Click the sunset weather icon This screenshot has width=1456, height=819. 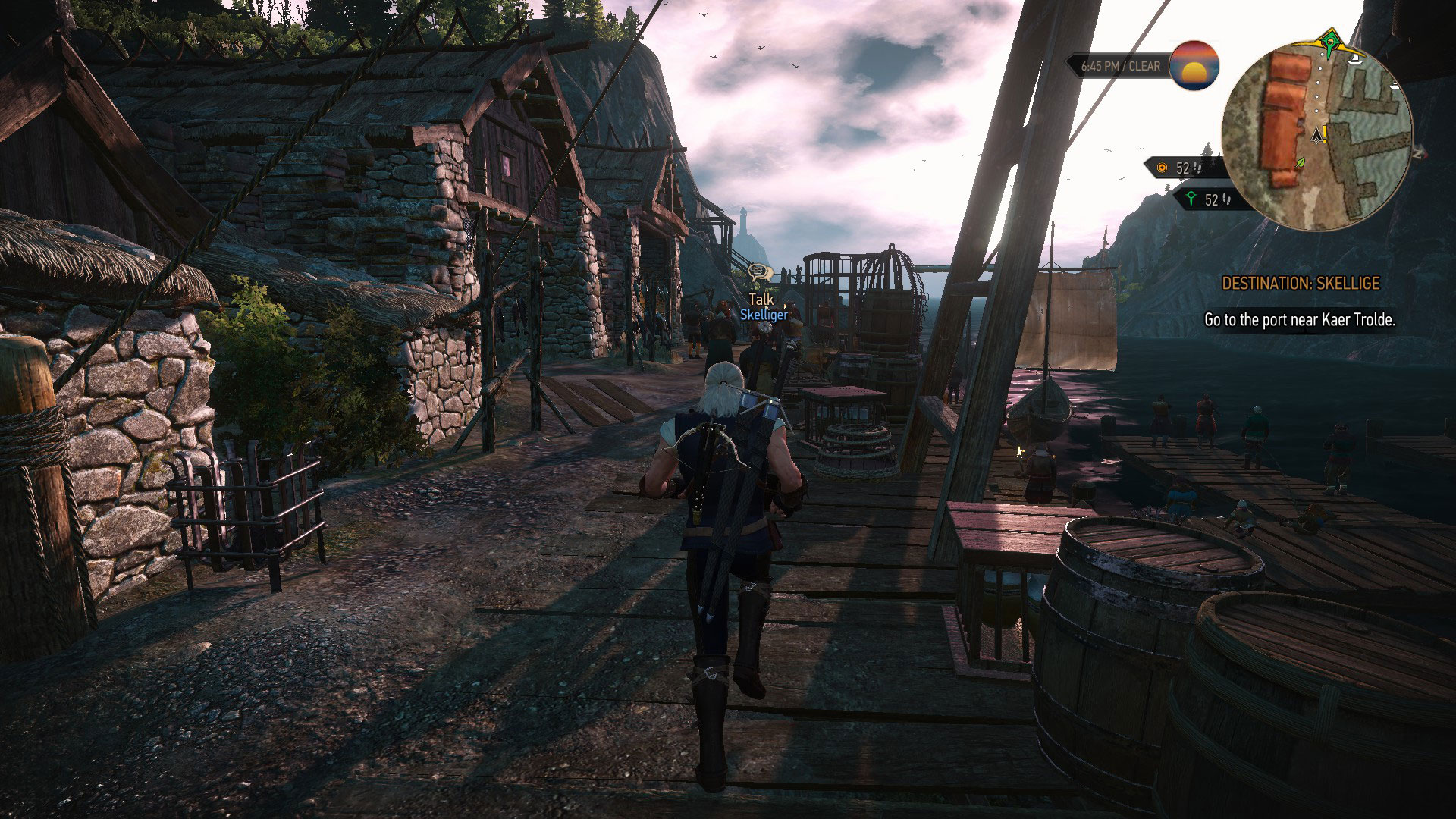click(1194, 65)
